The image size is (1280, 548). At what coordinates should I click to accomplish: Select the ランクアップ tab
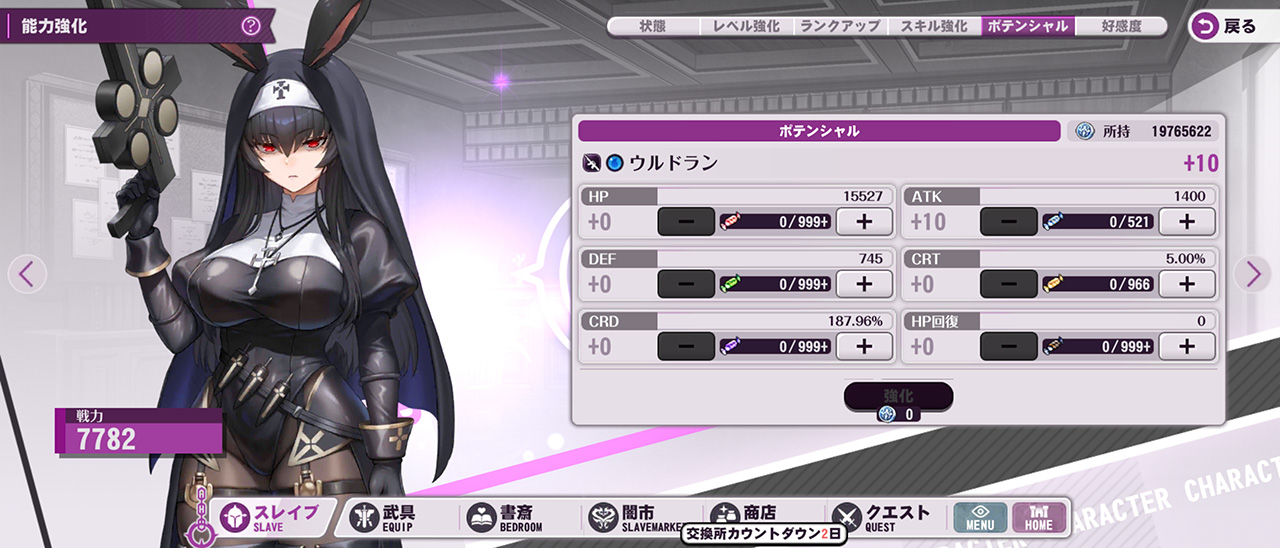[x=840, y=27]
